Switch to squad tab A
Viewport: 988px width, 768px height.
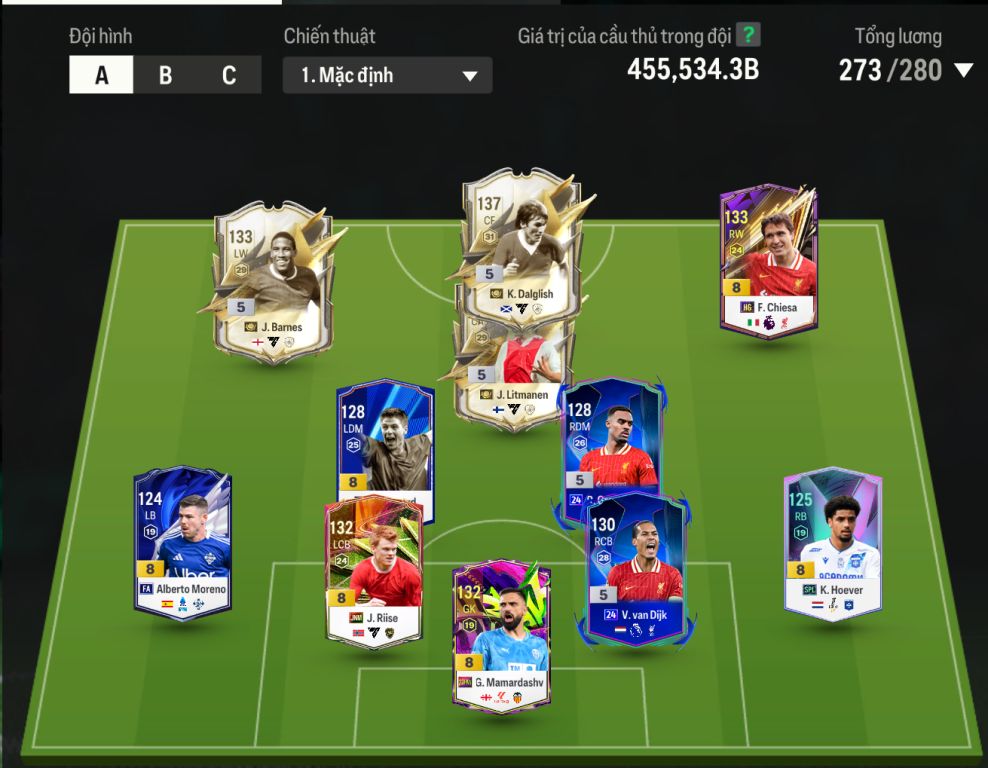[101, 75]
